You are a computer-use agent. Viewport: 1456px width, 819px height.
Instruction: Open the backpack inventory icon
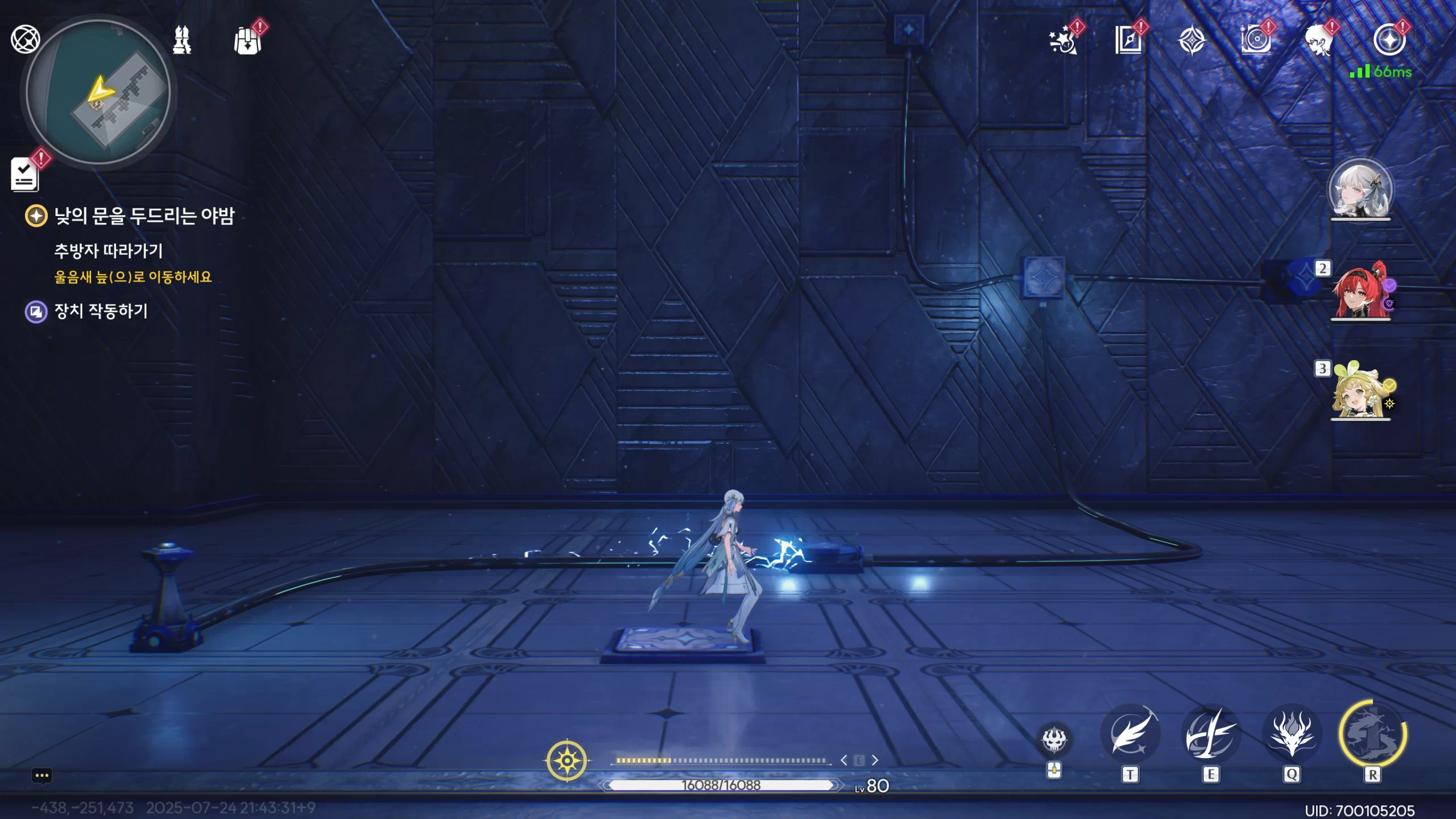(247, 41)
